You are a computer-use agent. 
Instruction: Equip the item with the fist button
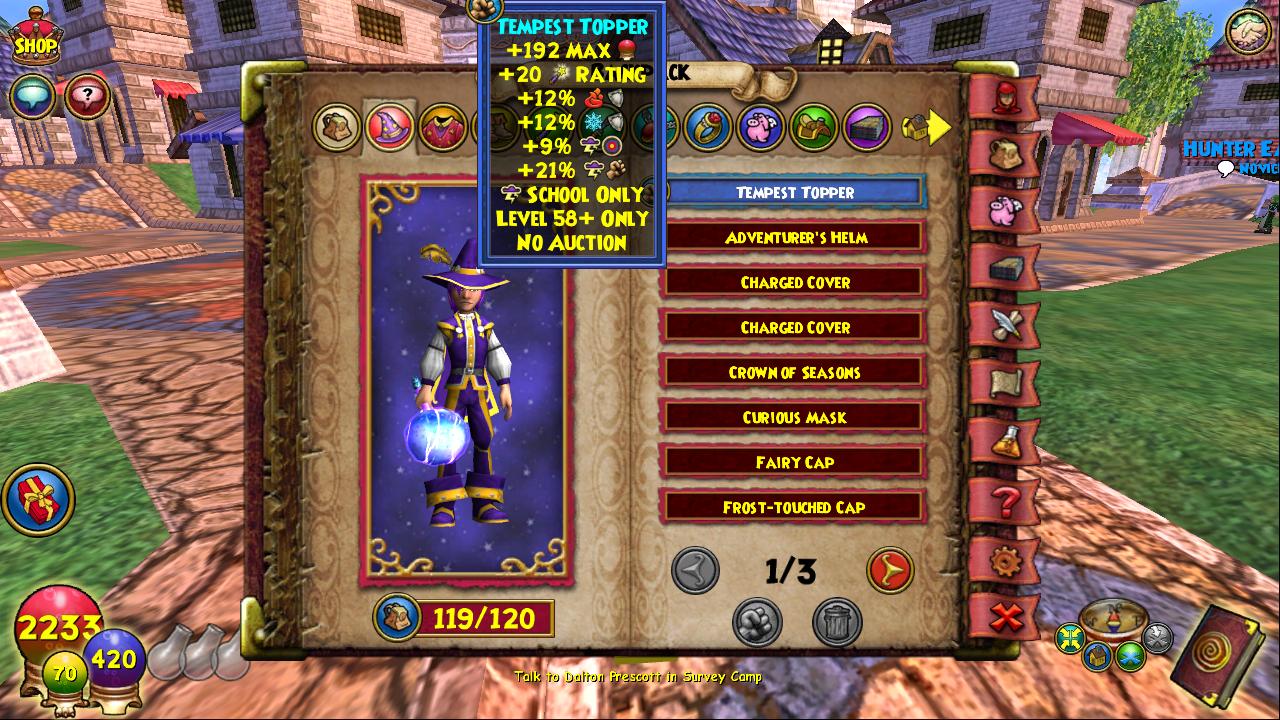point(758,622)
